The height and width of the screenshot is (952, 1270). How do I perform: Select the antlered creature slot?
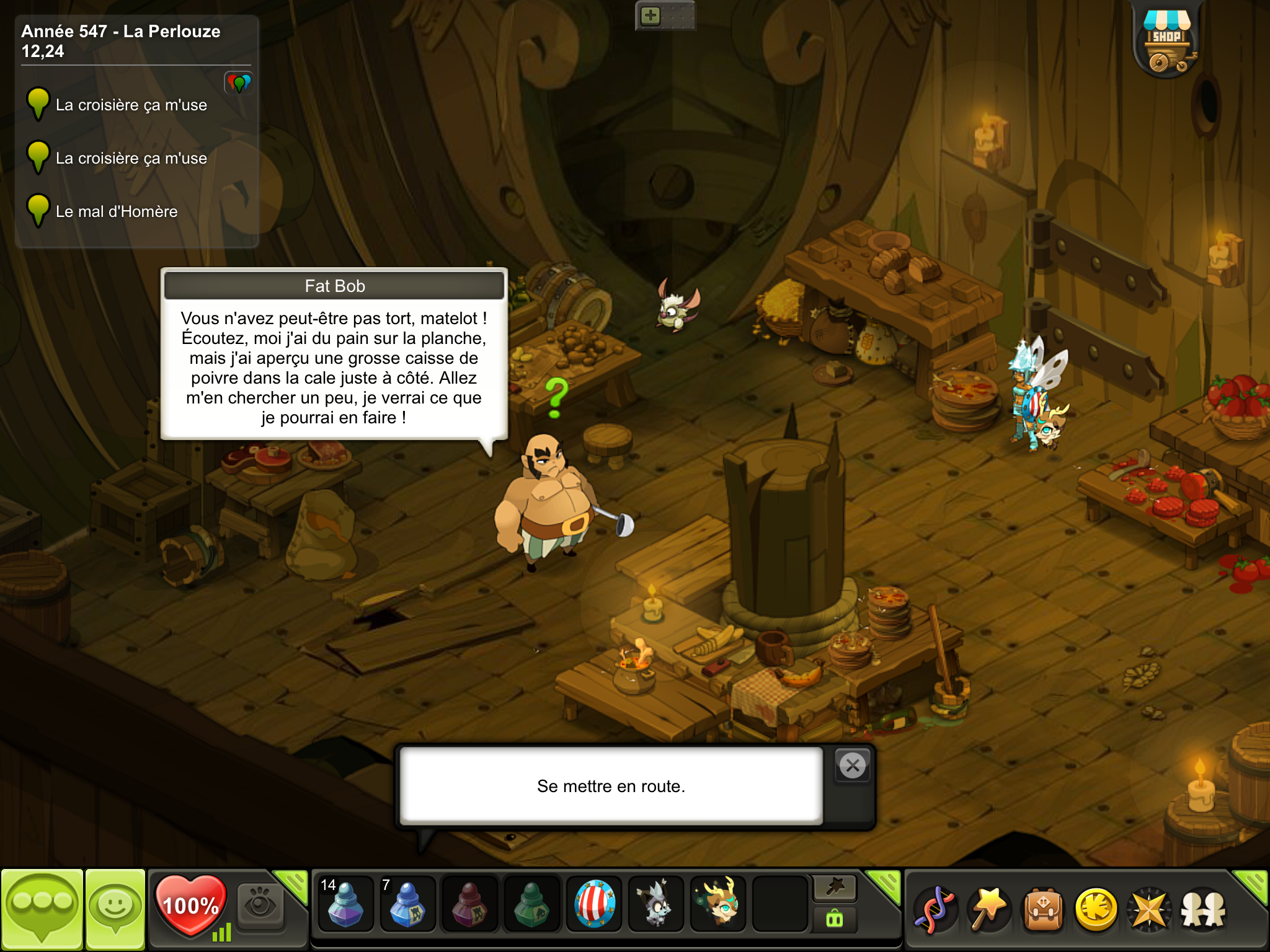coord(718,904)
